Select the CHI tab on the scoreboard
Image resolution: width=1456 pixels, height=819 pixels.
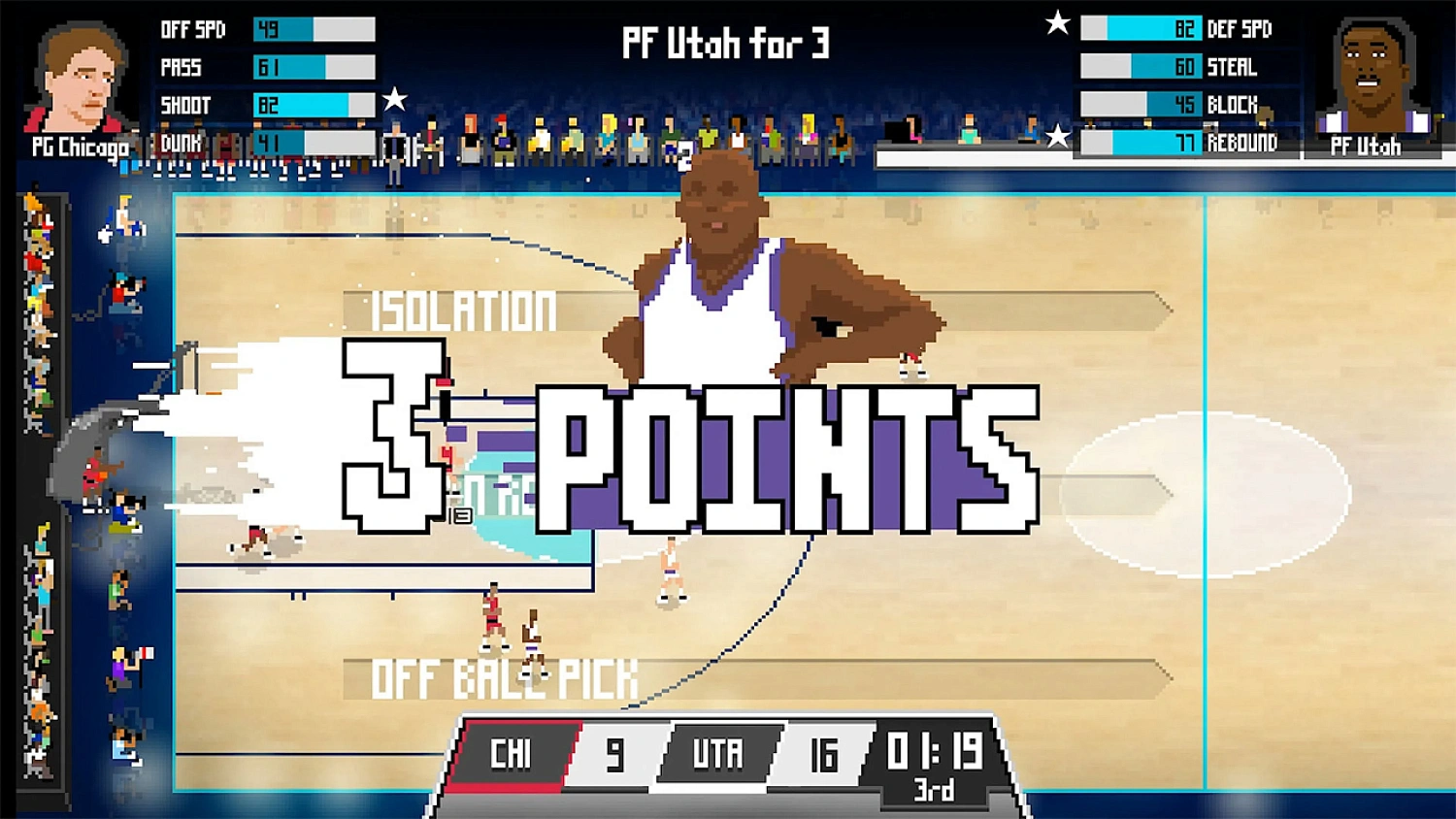513,752
